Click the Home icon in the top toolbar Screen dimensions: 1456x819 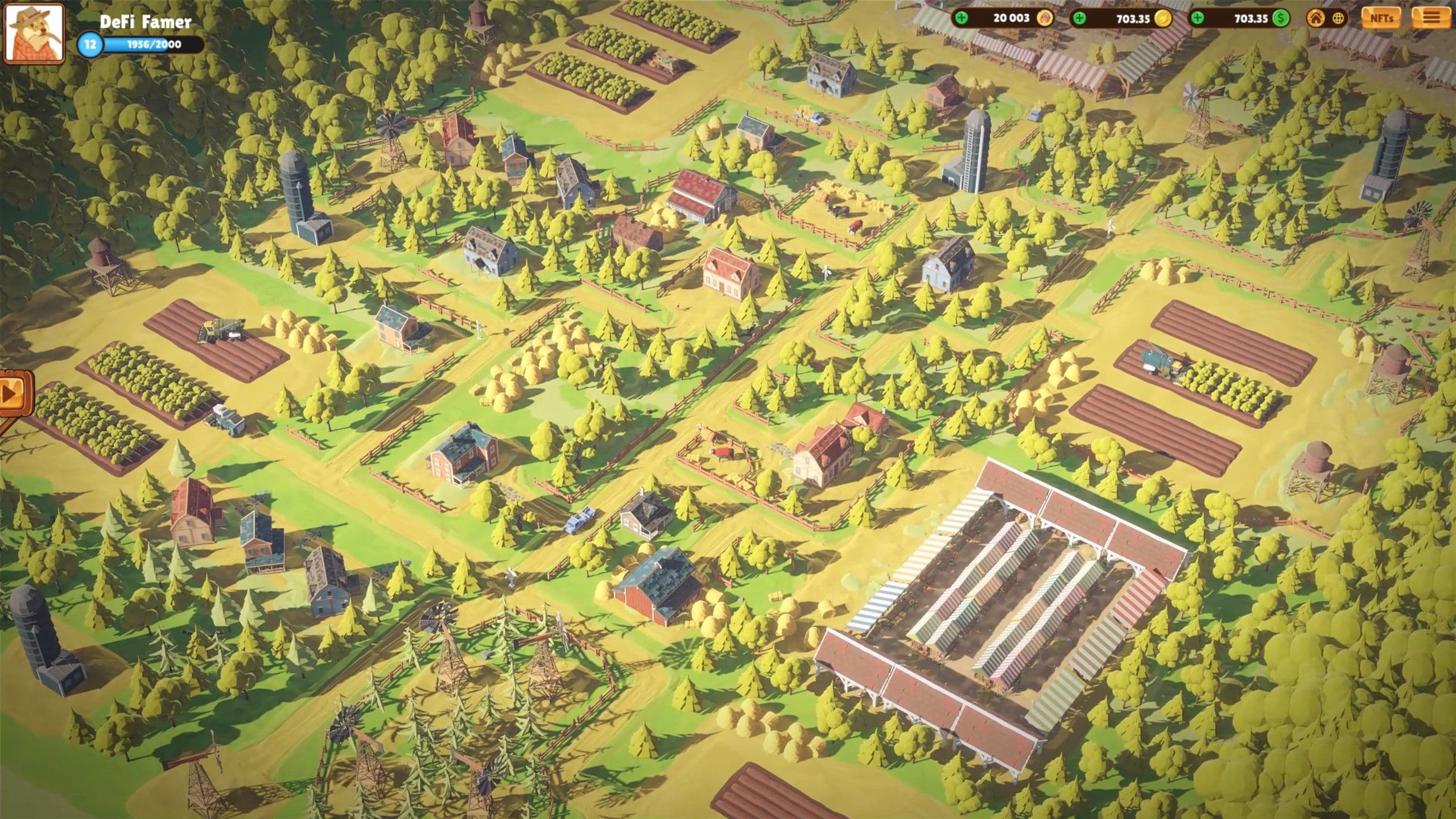pyautogui.click(x=1316, y=19)
